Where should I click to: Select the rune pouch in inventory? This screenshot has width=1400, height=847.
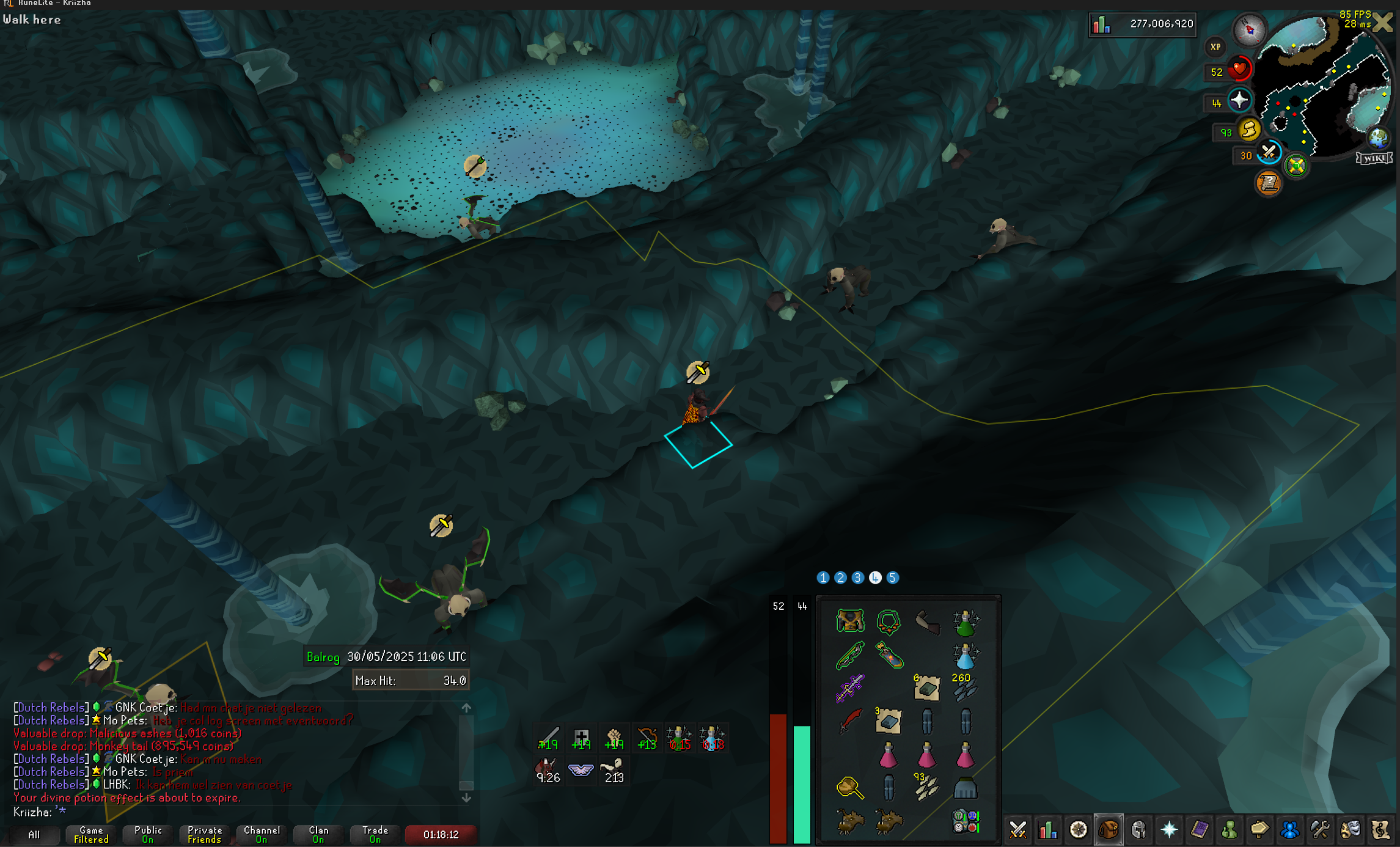tap(966, 821)
